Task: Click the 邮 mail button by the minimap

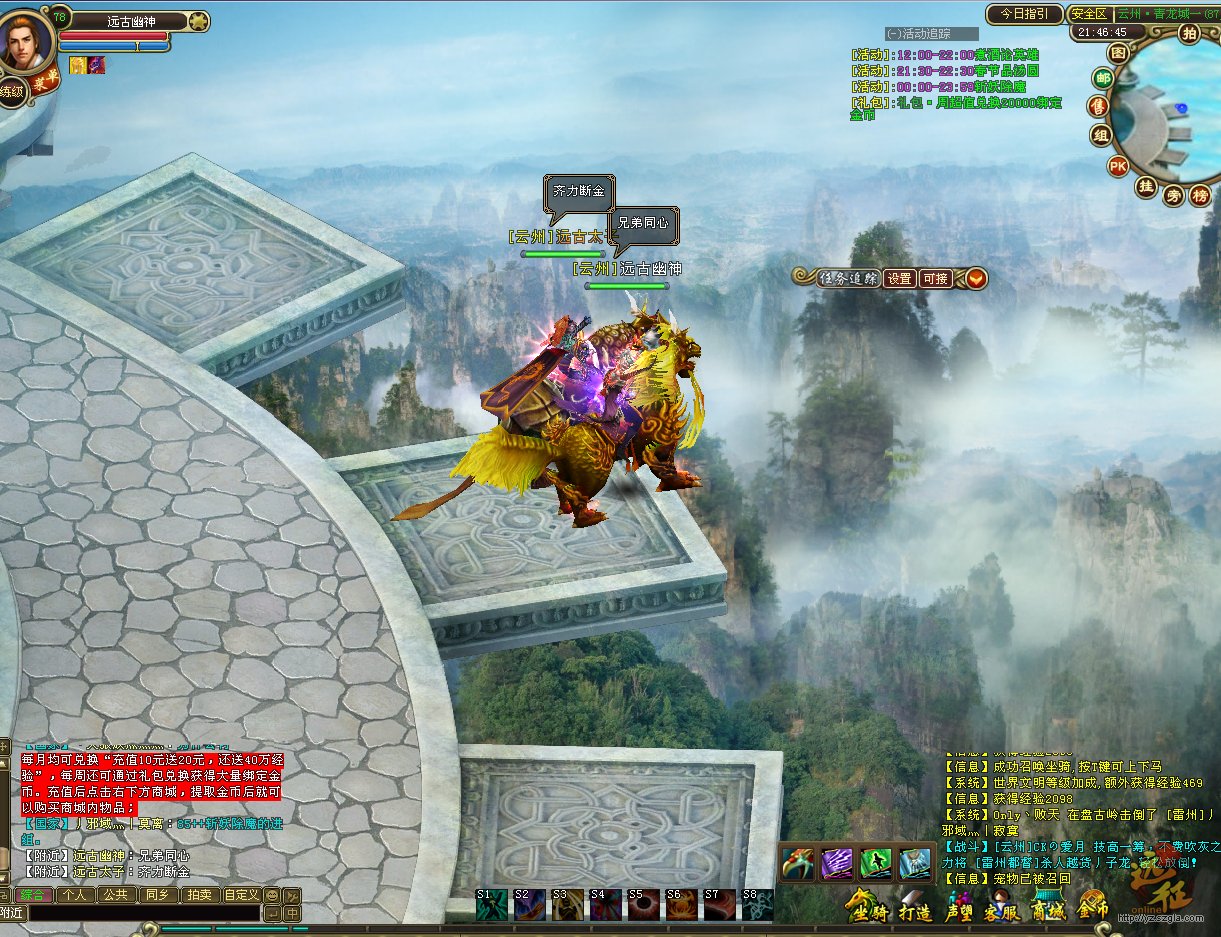Action: pos(1103,78)
